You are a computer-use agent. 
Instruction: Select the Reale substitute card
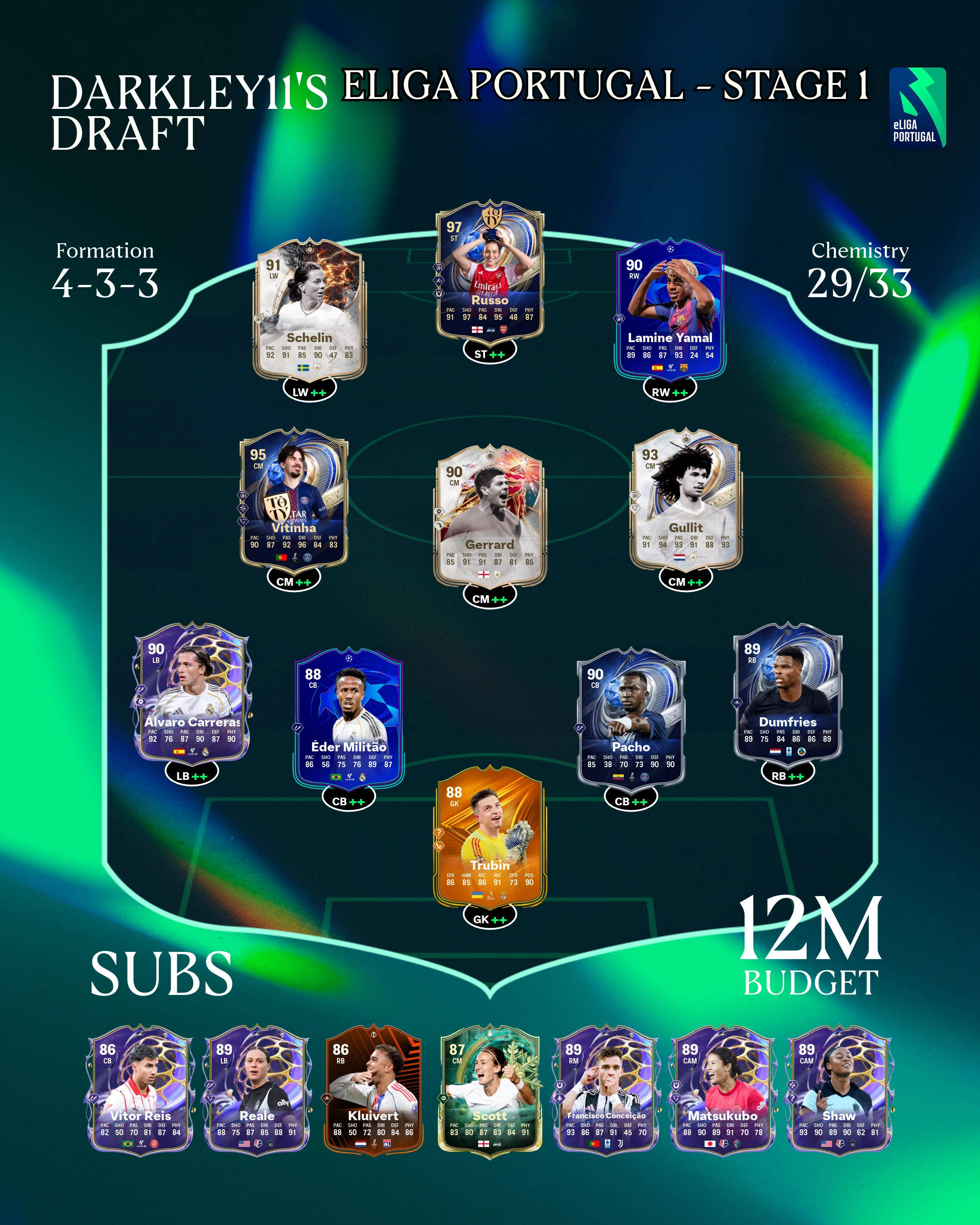pyautogui.click(x=257, y=1090)
